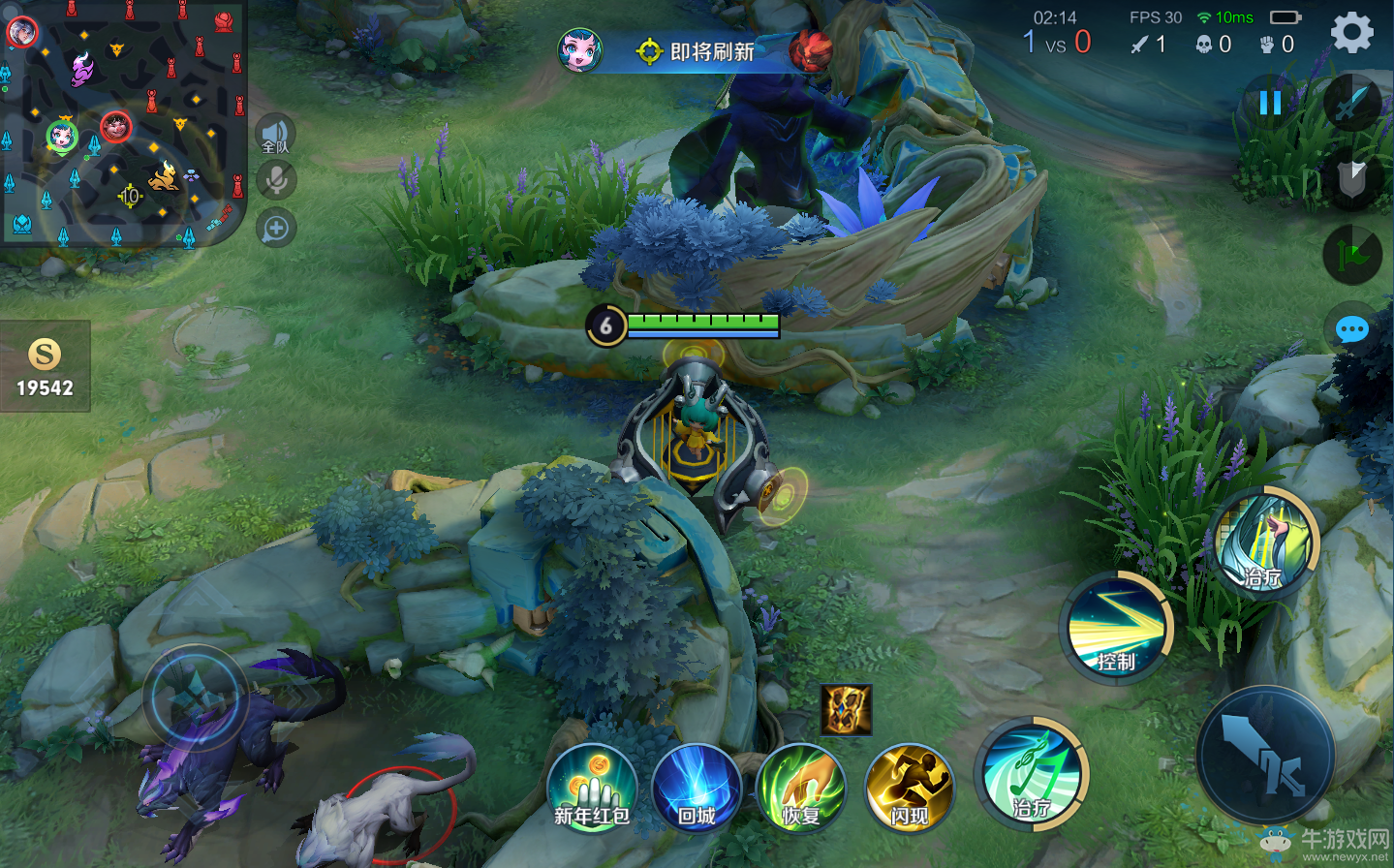Open the gold shop showing 19542
This screenshot has height=868, width=1394.
45,367
